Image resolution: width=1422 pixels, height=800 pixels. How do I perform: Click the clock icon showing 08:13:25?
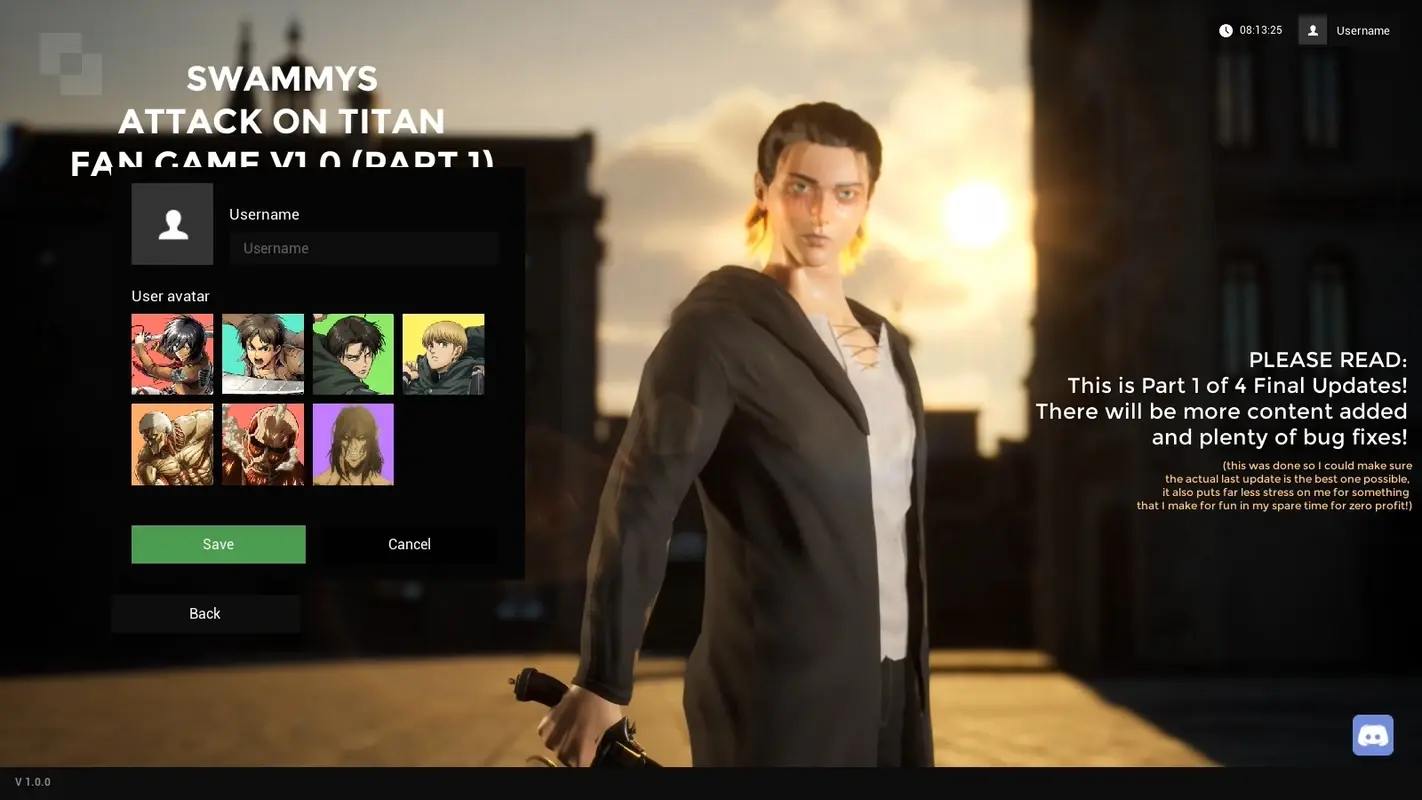1224,29
